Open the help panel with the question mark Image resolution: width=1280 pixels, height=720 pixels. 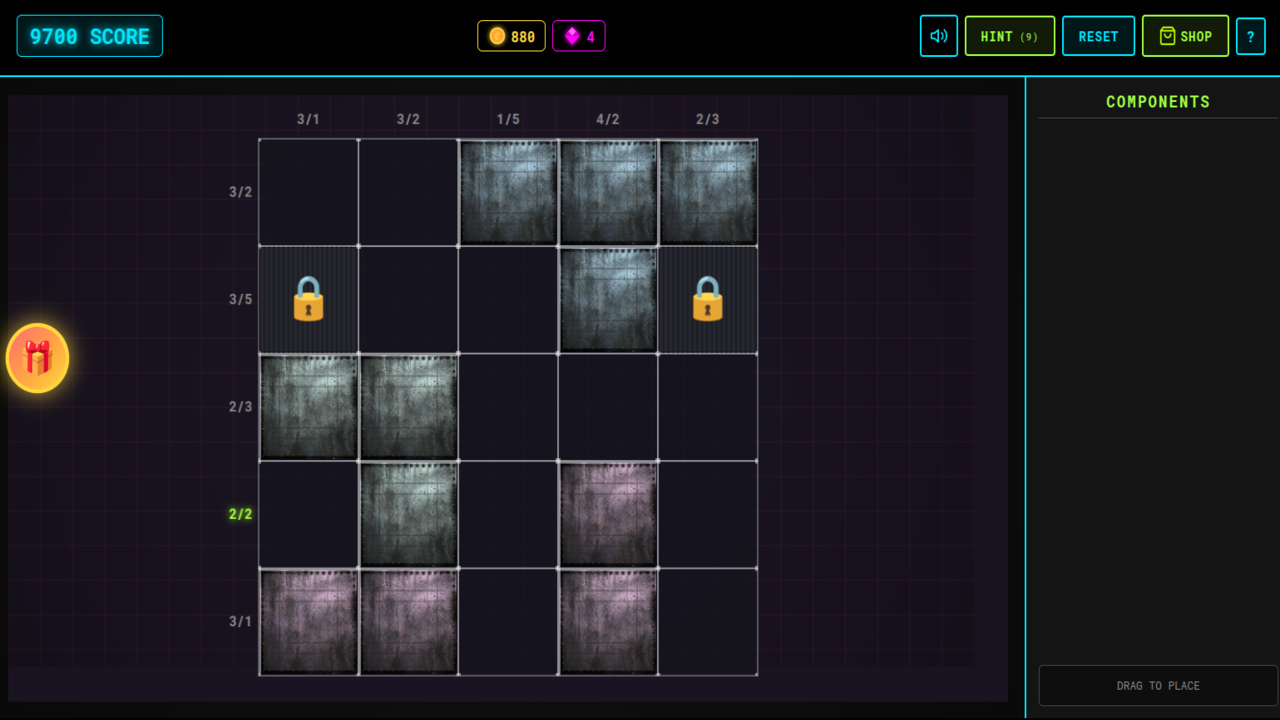(x=1251, y=35)
